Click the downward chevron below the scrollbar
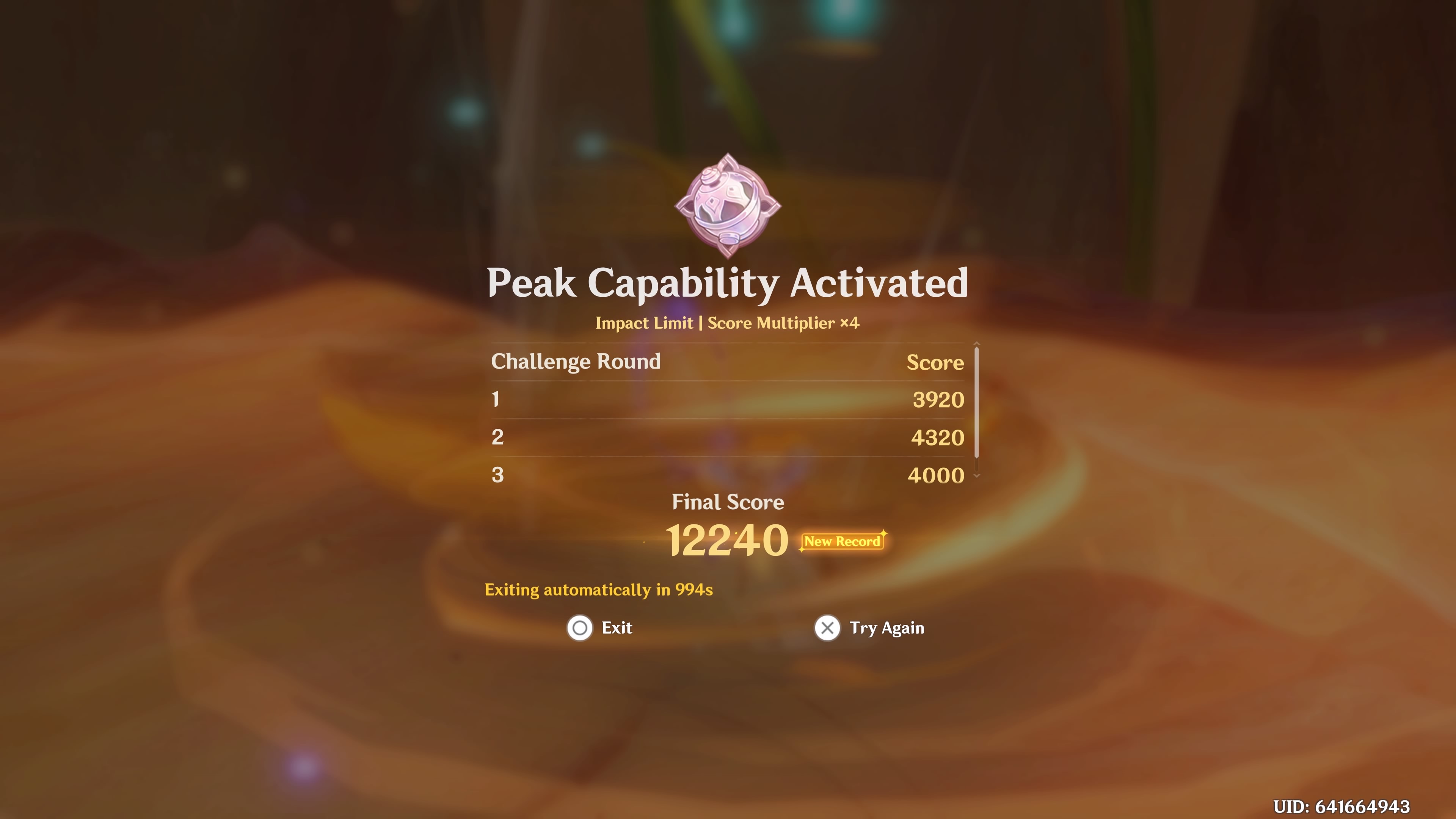The height and width of the screenshot is (819, 1456). [976, 477]
